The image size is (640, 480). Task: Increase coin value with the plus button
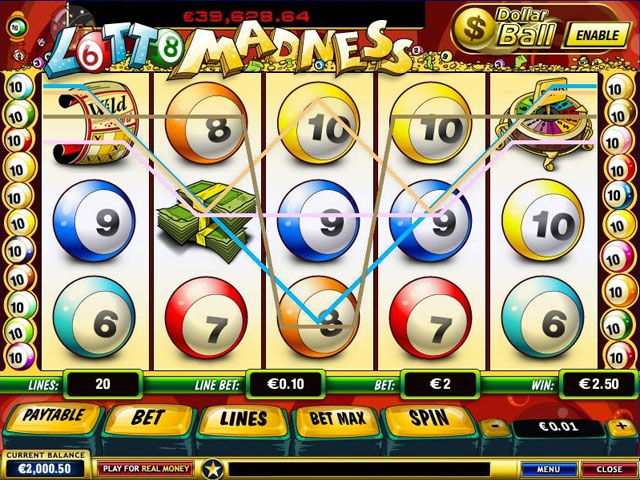tap(621, 427)
